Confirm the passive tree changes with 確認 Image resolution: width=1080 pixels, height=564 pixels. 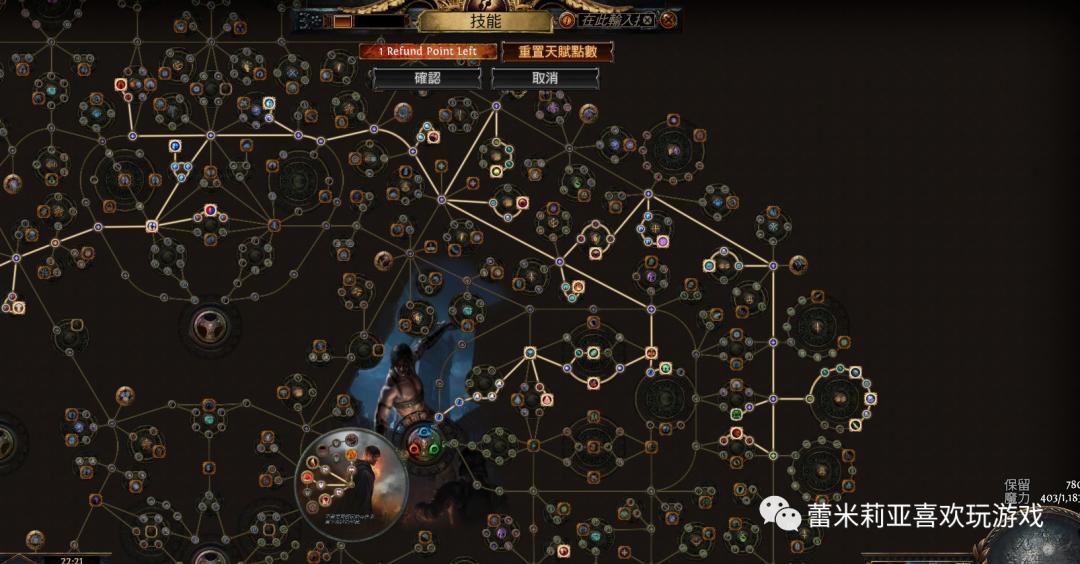click(x=427, y=78)
